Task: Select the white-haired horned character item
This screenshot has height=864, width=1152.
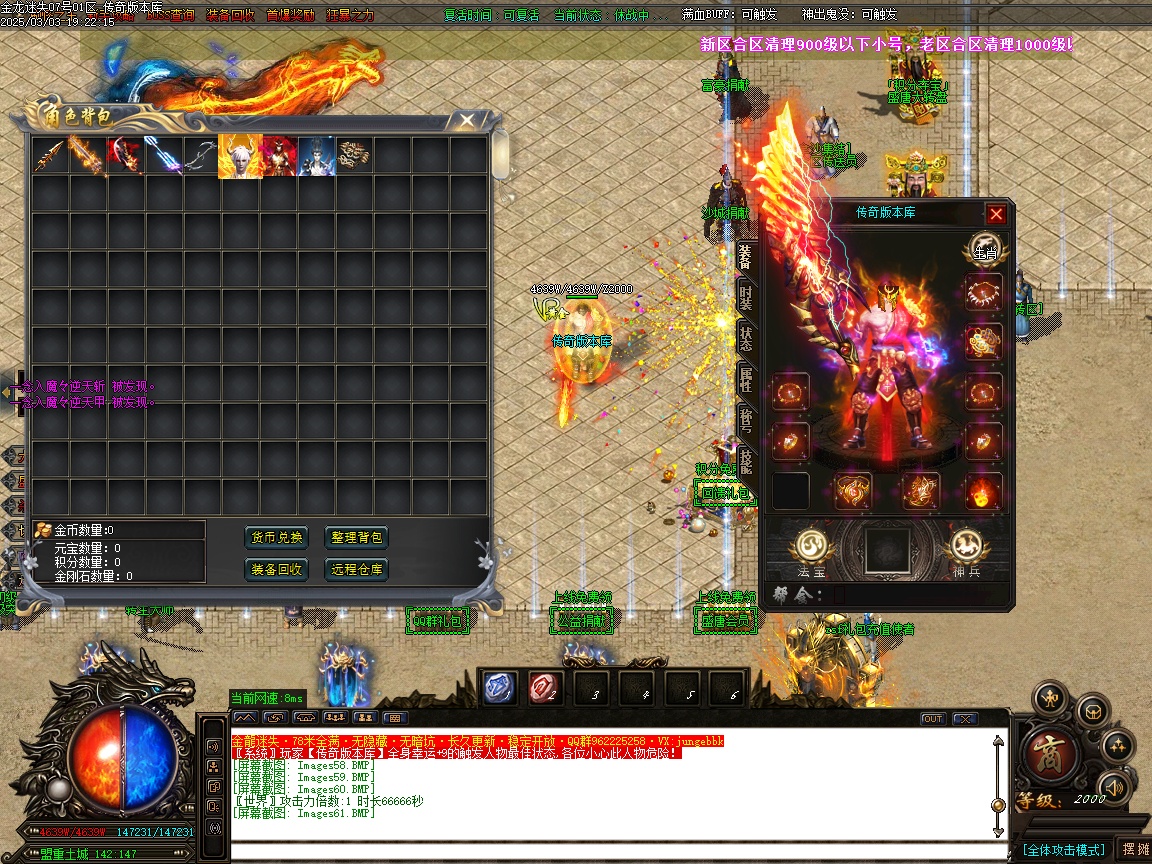Action: point(239,156)
